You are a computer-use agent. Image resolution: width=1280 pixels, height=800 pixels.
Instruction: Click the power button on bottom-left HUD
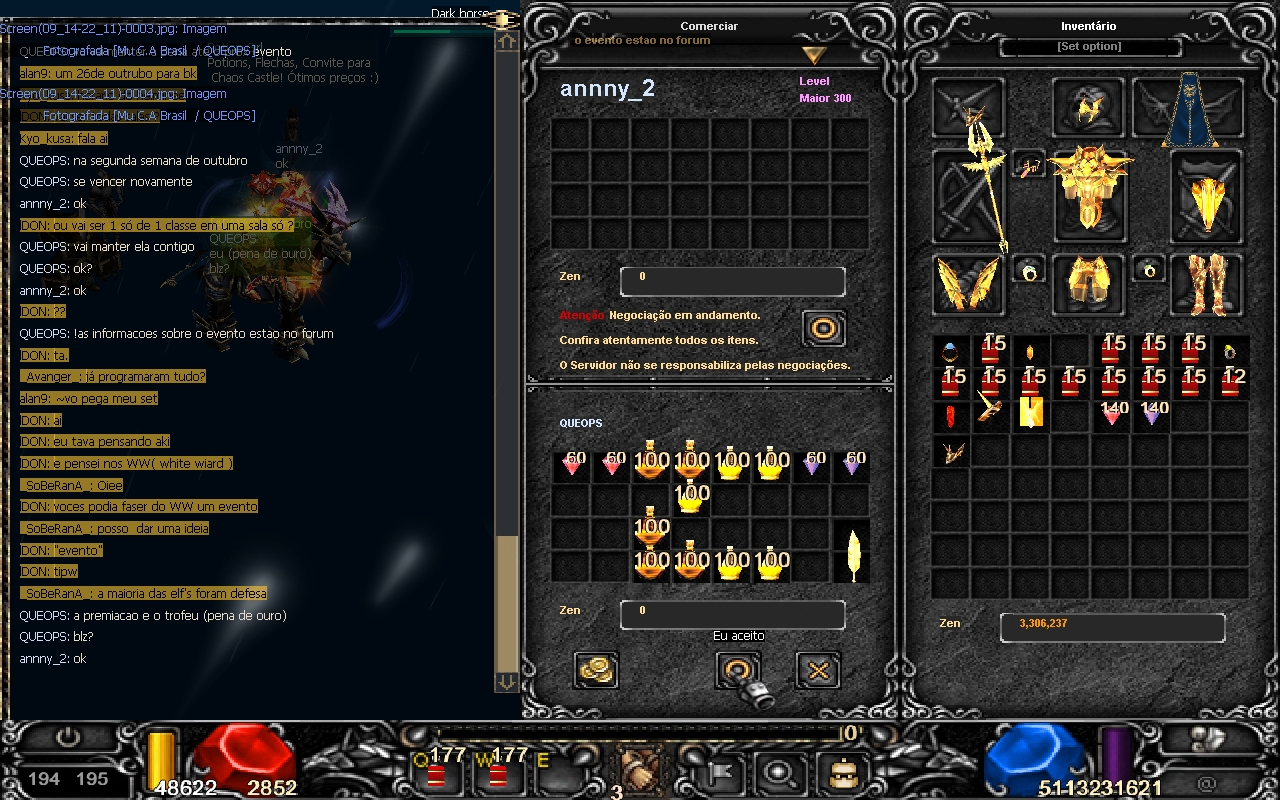tap(68, 739)
